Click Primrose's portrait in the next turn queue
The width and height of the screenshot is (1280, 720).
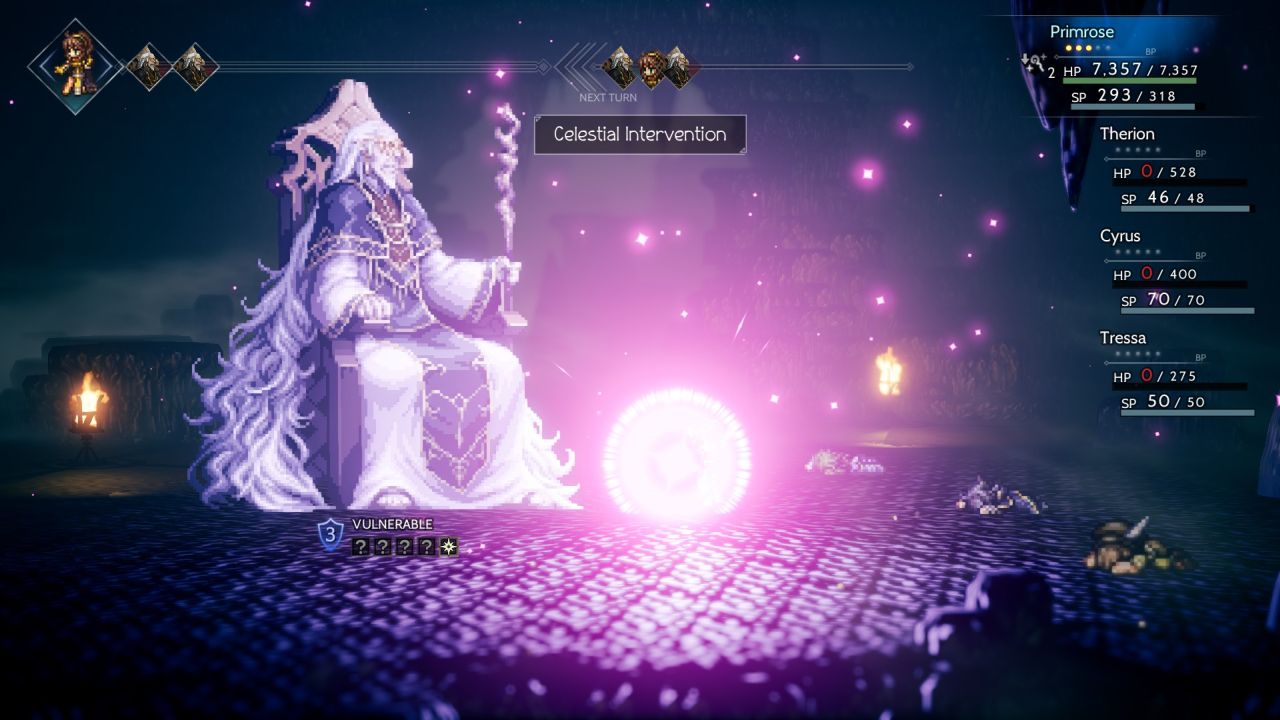pos(652,67)
